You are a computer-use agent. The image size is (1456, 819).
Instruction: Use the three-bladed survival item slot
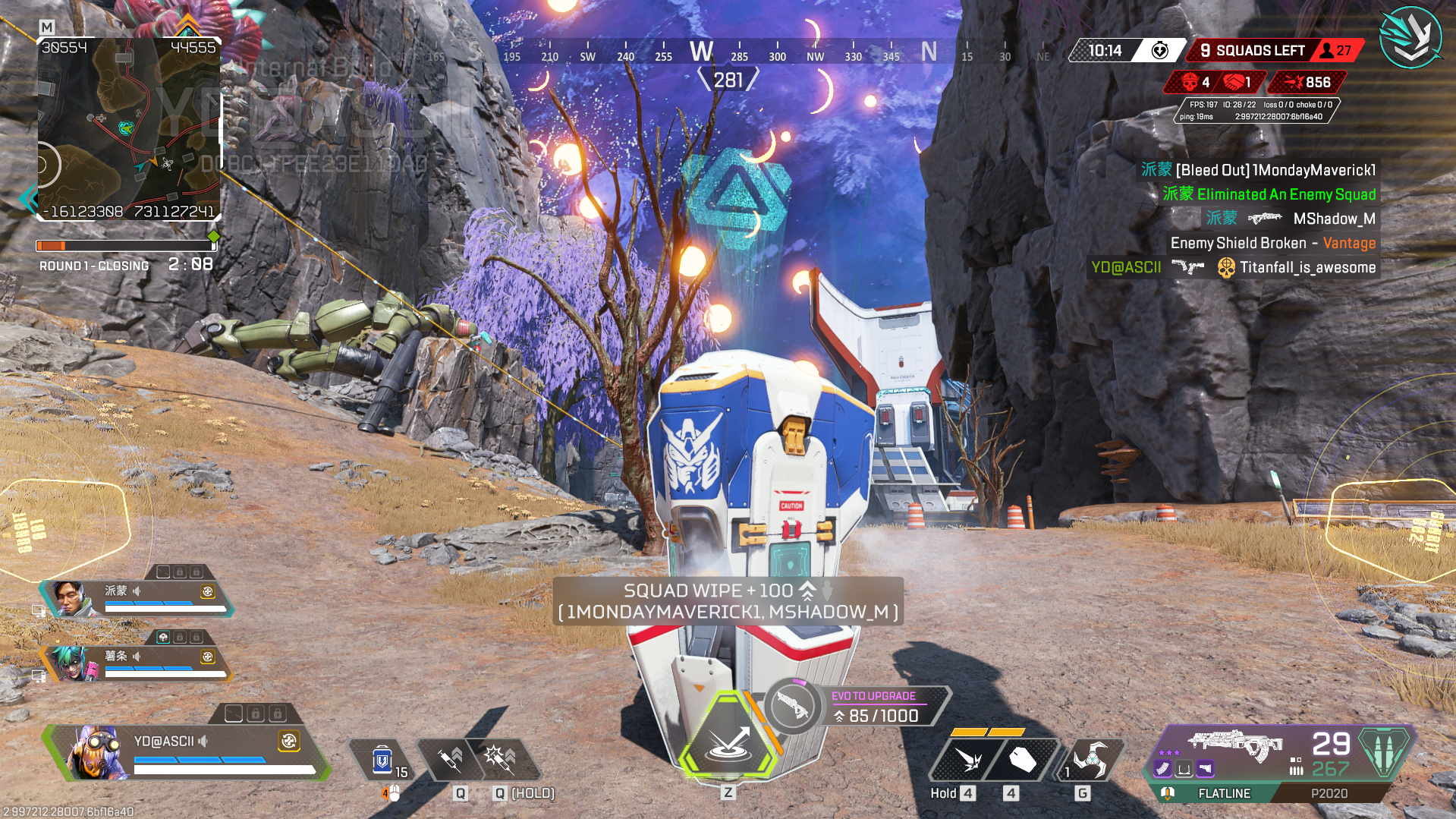coord(1090,758)
